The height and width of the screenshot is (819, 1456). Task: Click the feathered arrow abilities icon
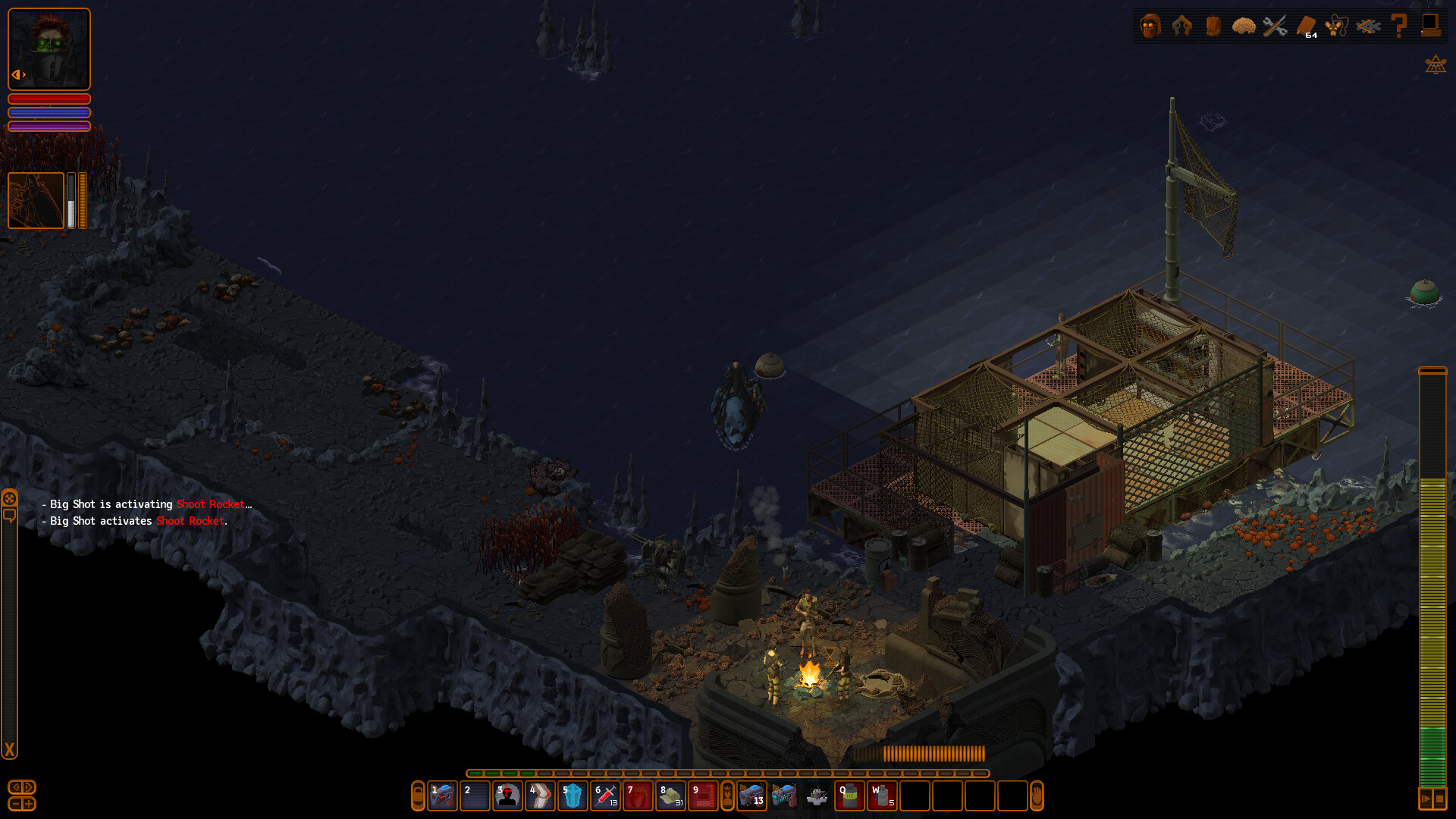point(1367,25)
